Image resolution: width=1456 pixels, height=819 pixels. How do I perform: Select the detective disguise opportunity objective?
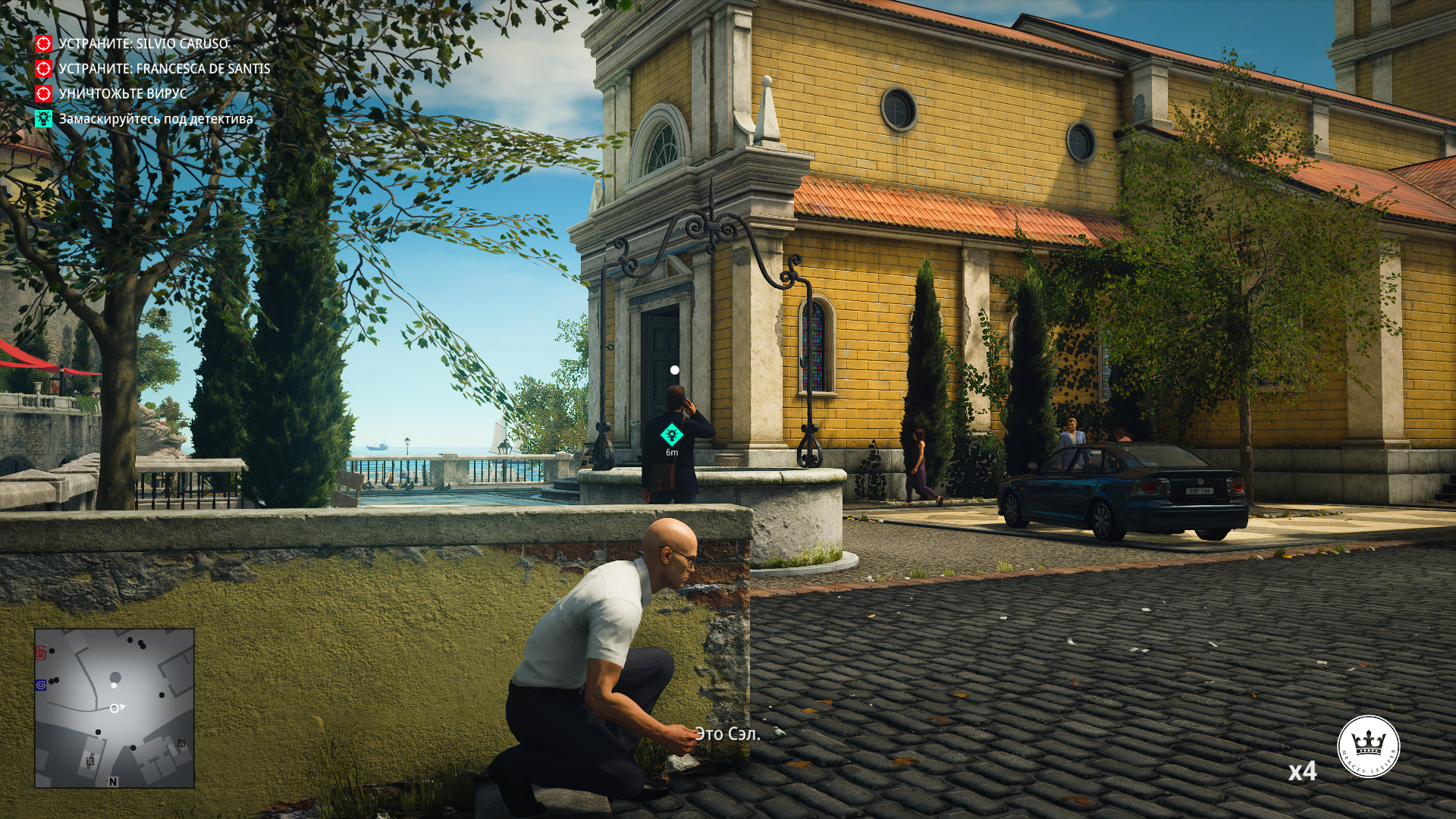click(x=155, y=119)
